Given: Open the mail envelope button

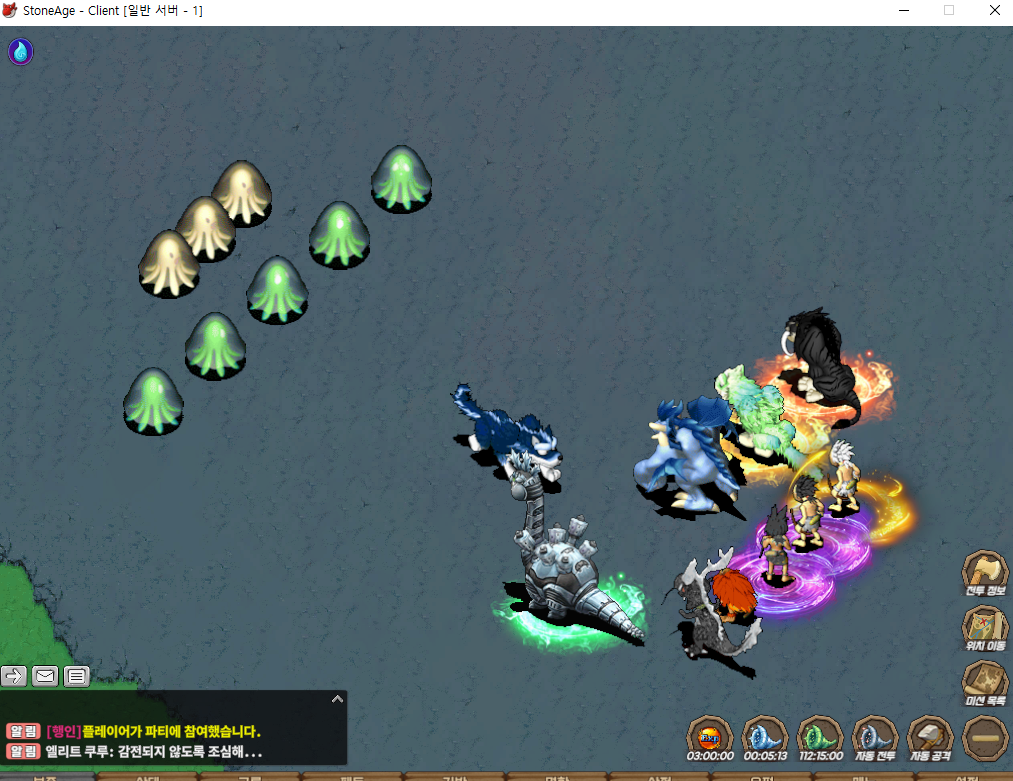Looking at the screenshot, I should [x=45, y=676].
